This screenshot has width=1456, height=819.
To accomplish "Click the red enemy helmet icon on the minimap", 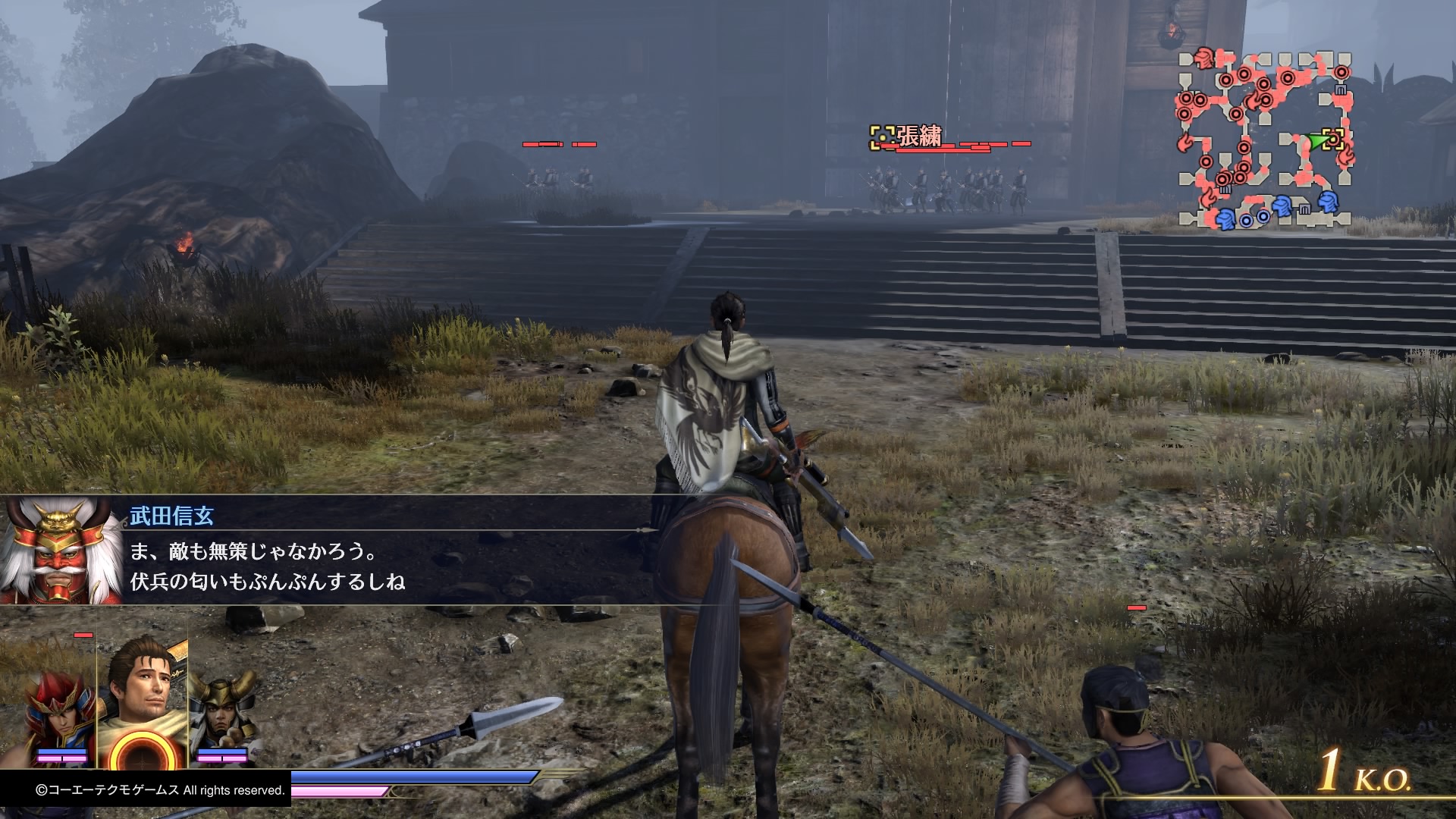I will [x=1203, y=58].
